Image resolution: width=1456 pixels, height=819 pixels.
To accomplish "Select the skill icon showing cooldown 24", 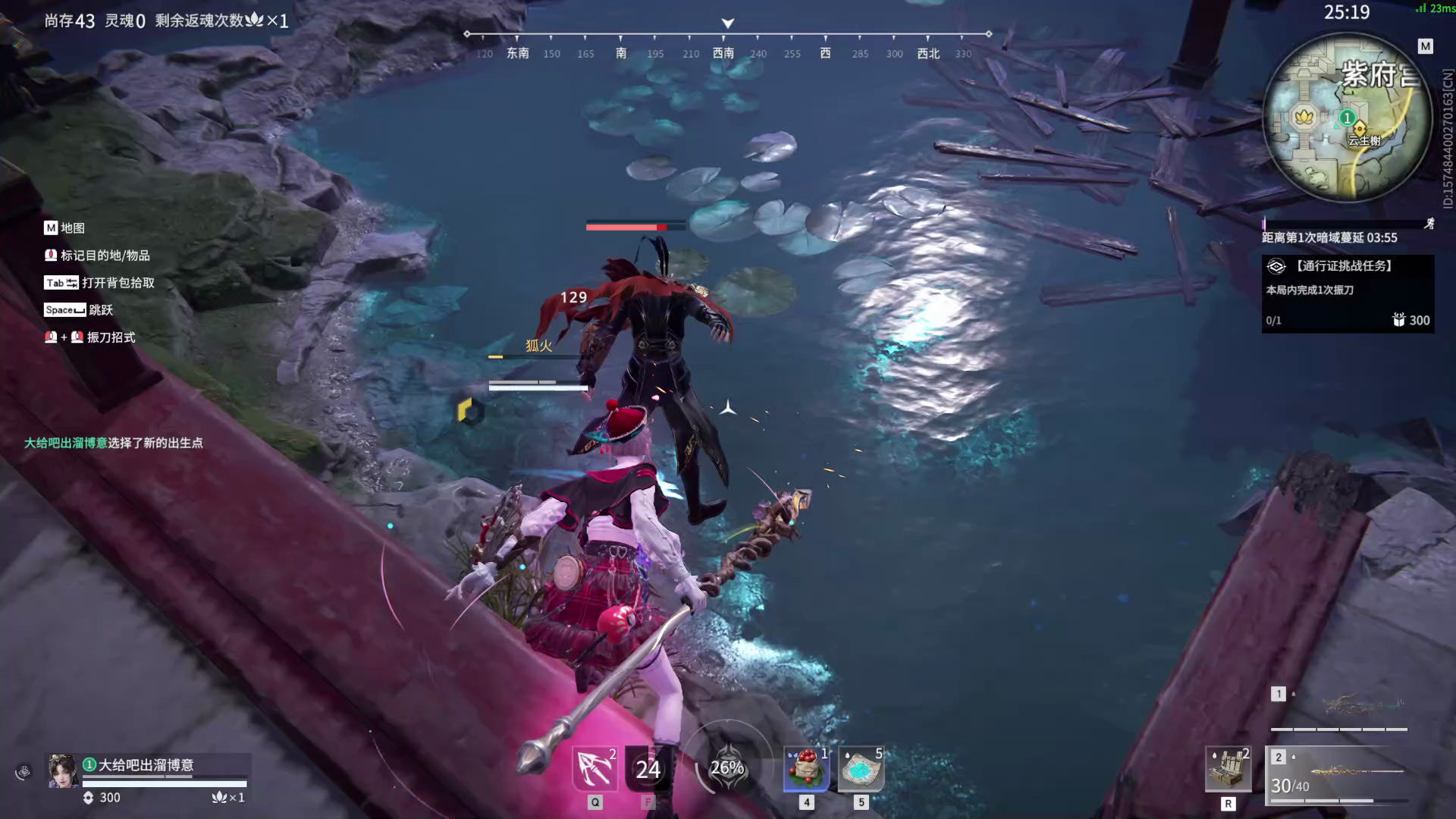I will coord(648,769).
